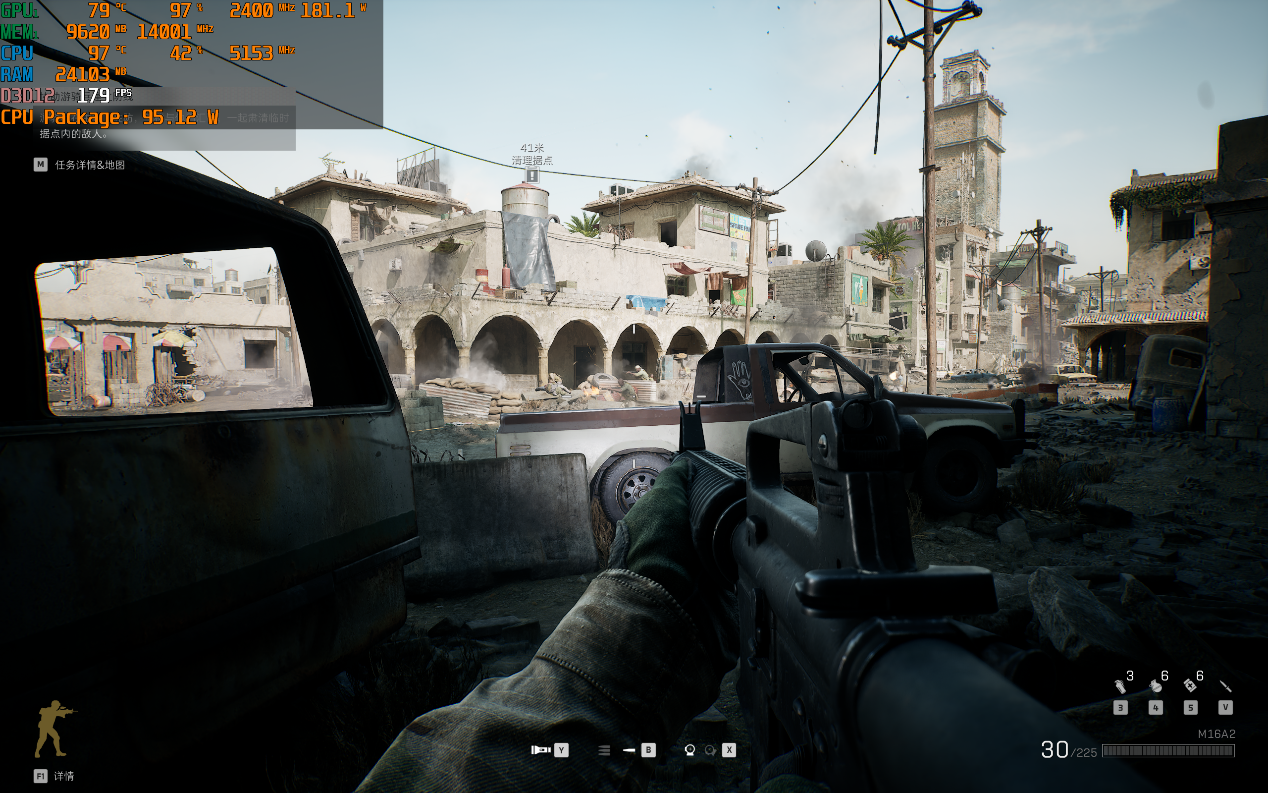
Task: Open the 任务详情&地图 mission details label
Action: [x=90, y=164]
